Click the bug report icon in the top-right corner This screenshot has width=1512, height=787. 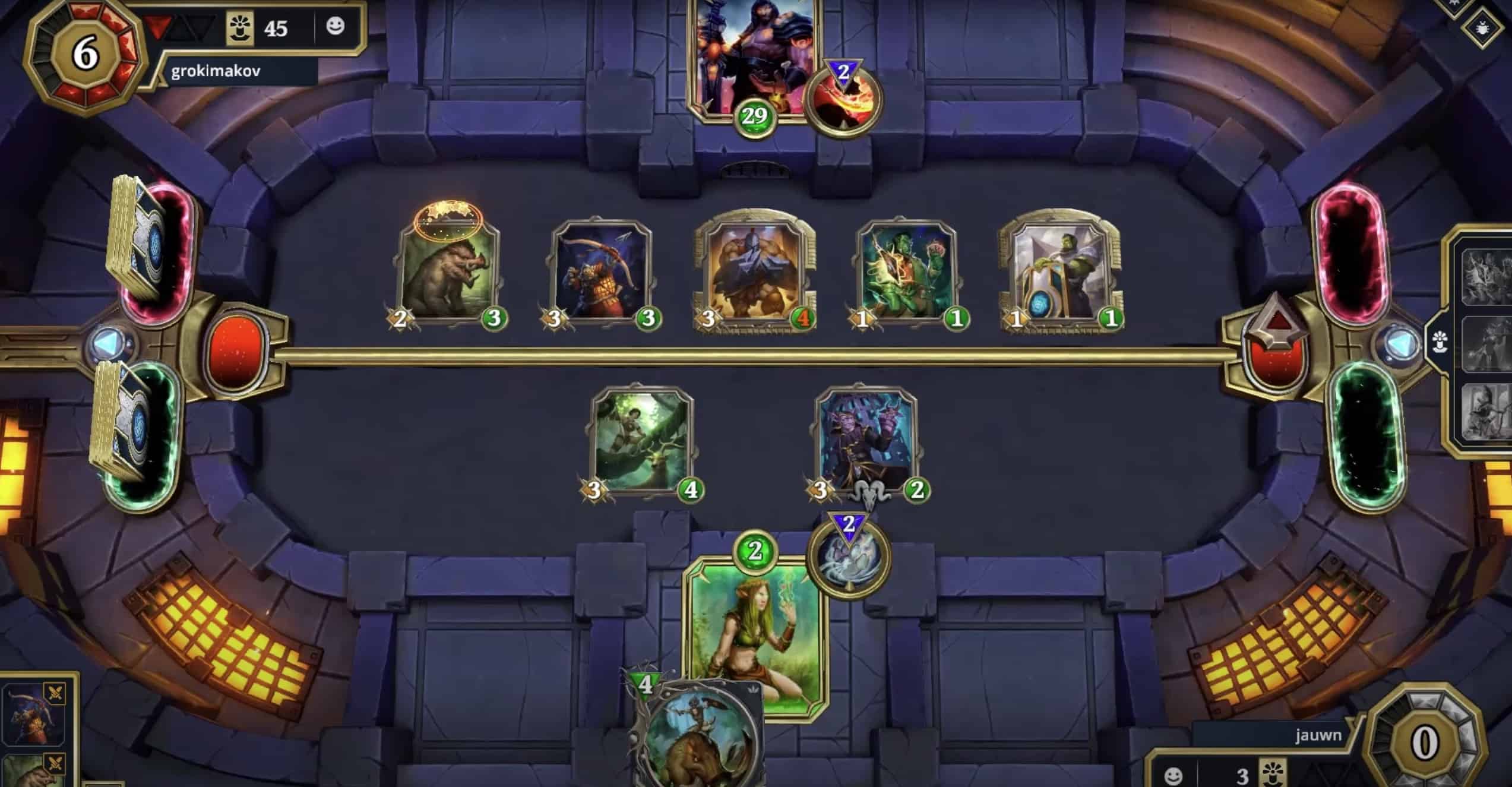tap(1482, 29)
